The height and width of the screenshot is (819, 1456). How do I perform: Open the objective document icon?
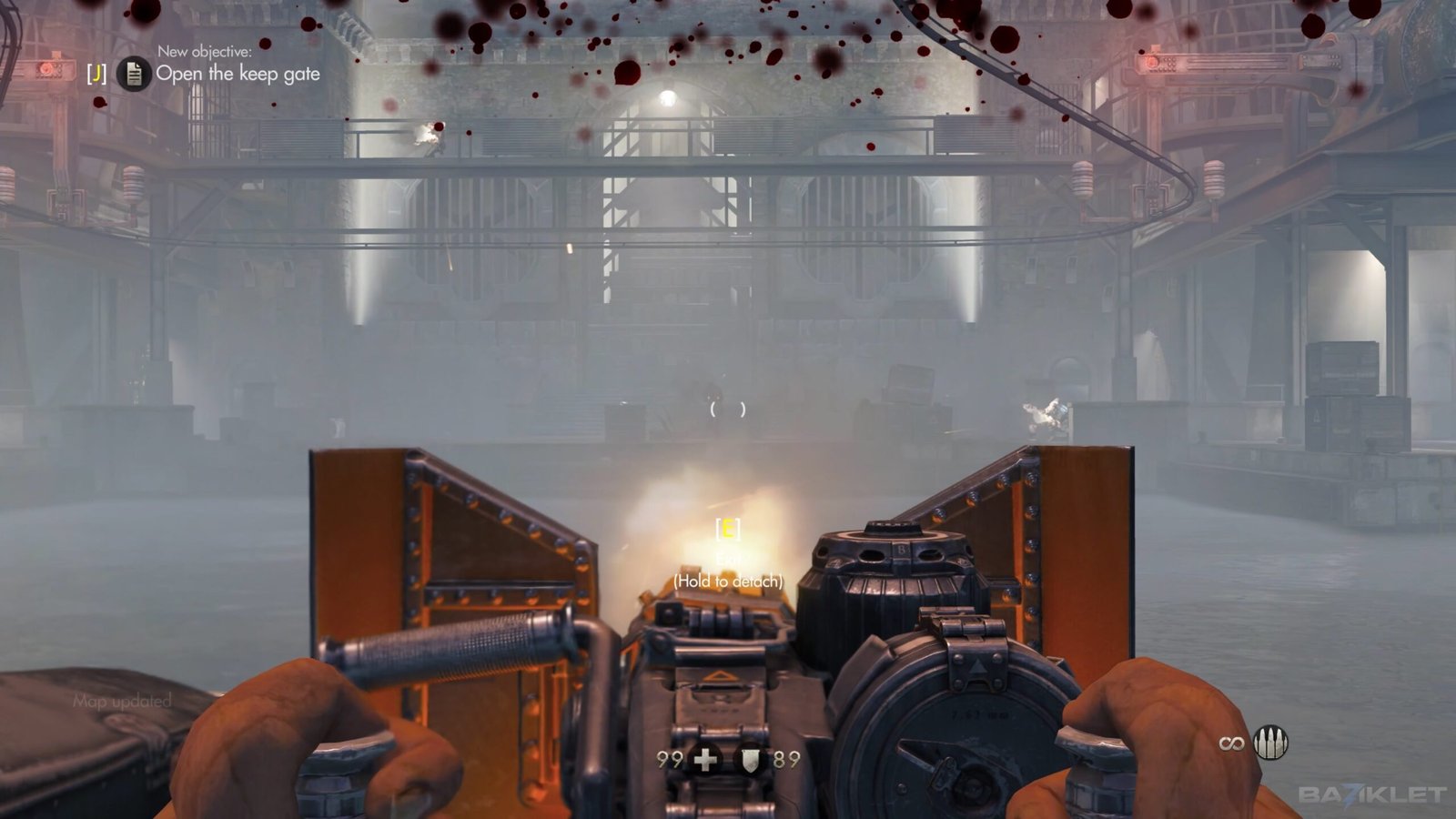(x=134, y=74)
